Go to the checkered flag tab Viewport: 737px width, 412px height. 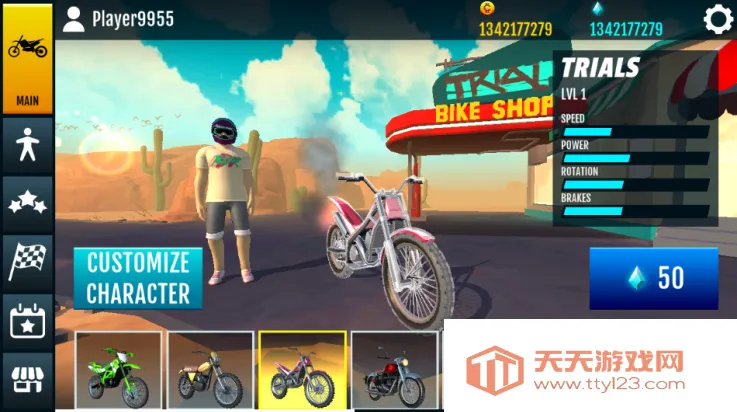(27, 261)
